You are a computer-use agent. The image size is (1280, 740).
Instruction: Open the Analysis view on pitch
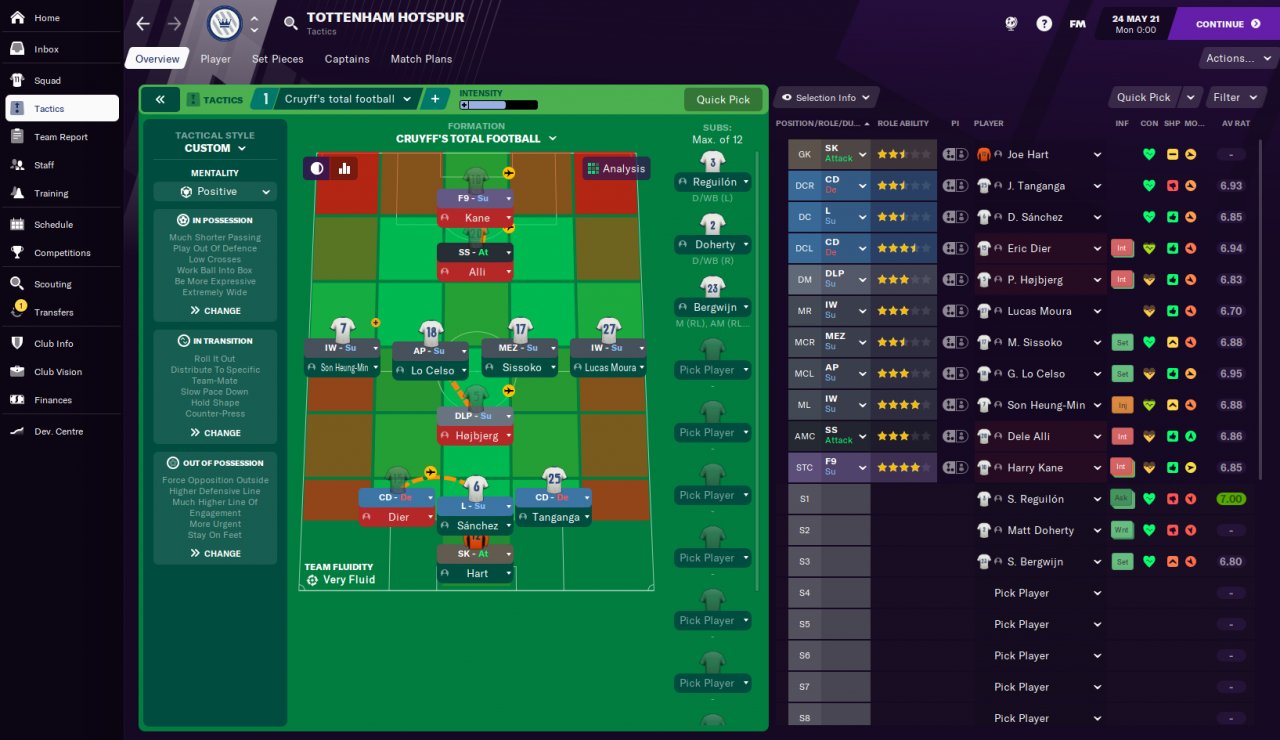pyautogui.click(x=616, y=168)
